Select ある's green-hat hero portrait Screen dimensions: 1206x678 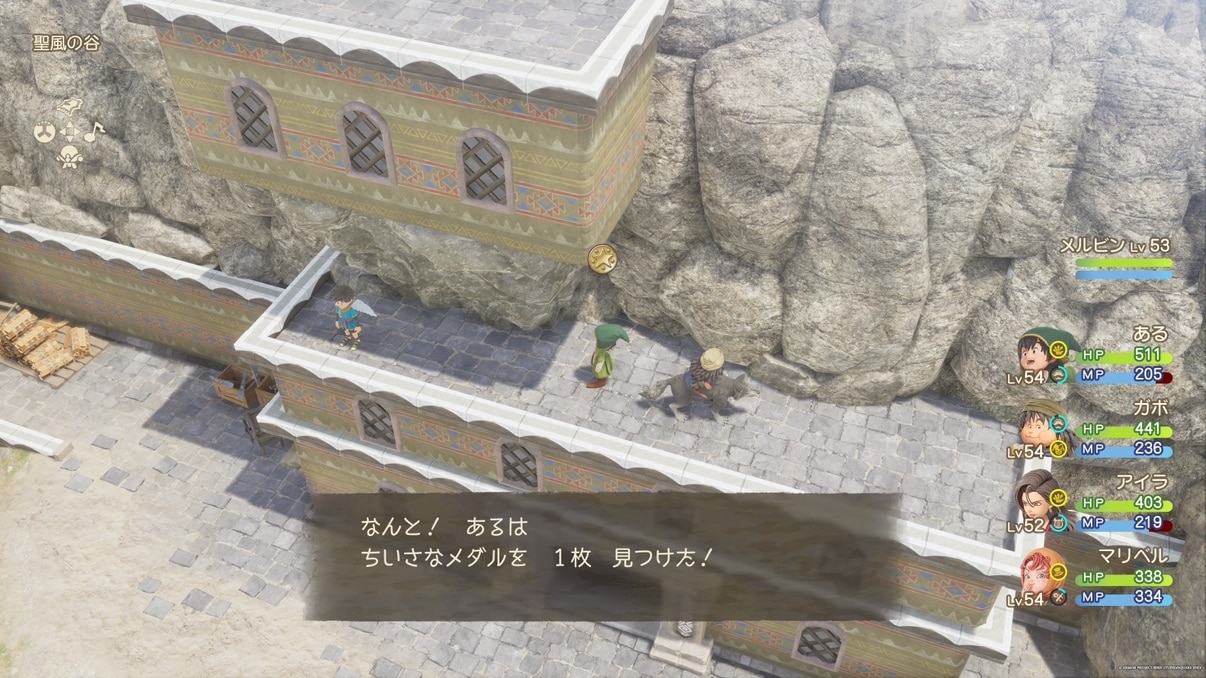point(1036,353)
